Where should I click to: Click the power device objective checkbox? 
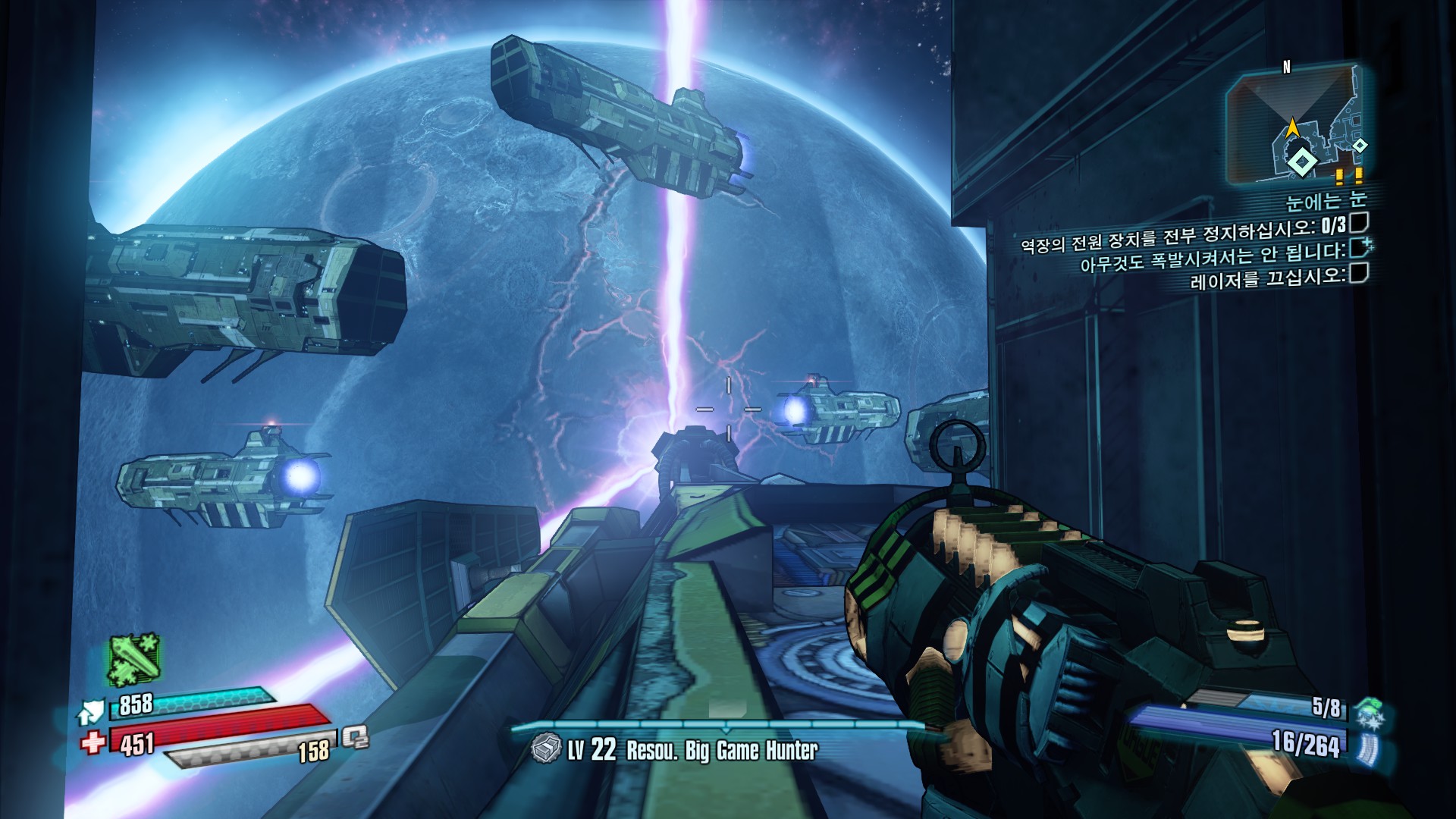click(x=1360, y=223)
